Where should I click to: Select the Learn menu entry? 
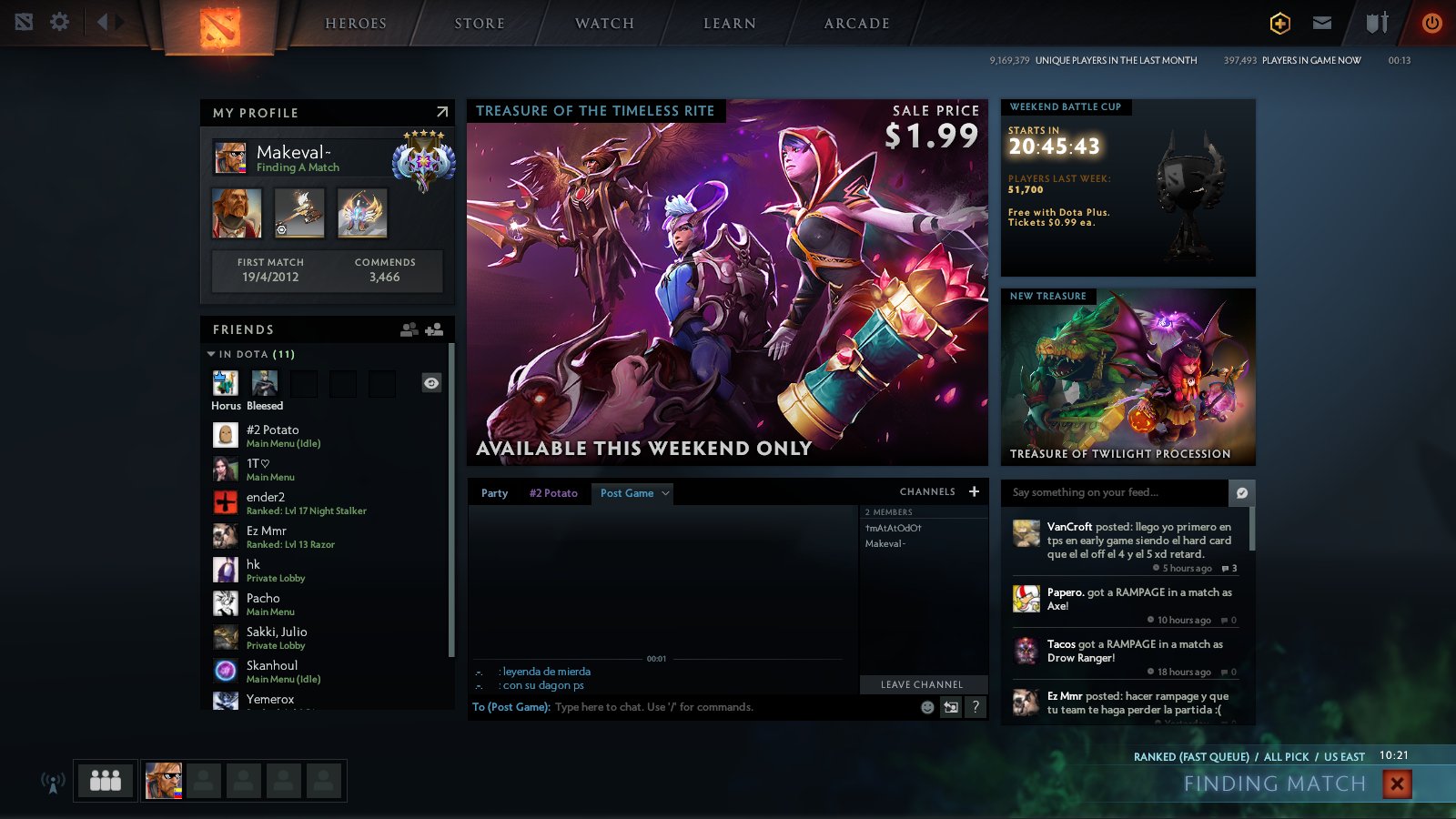click(x=730, y=24)
